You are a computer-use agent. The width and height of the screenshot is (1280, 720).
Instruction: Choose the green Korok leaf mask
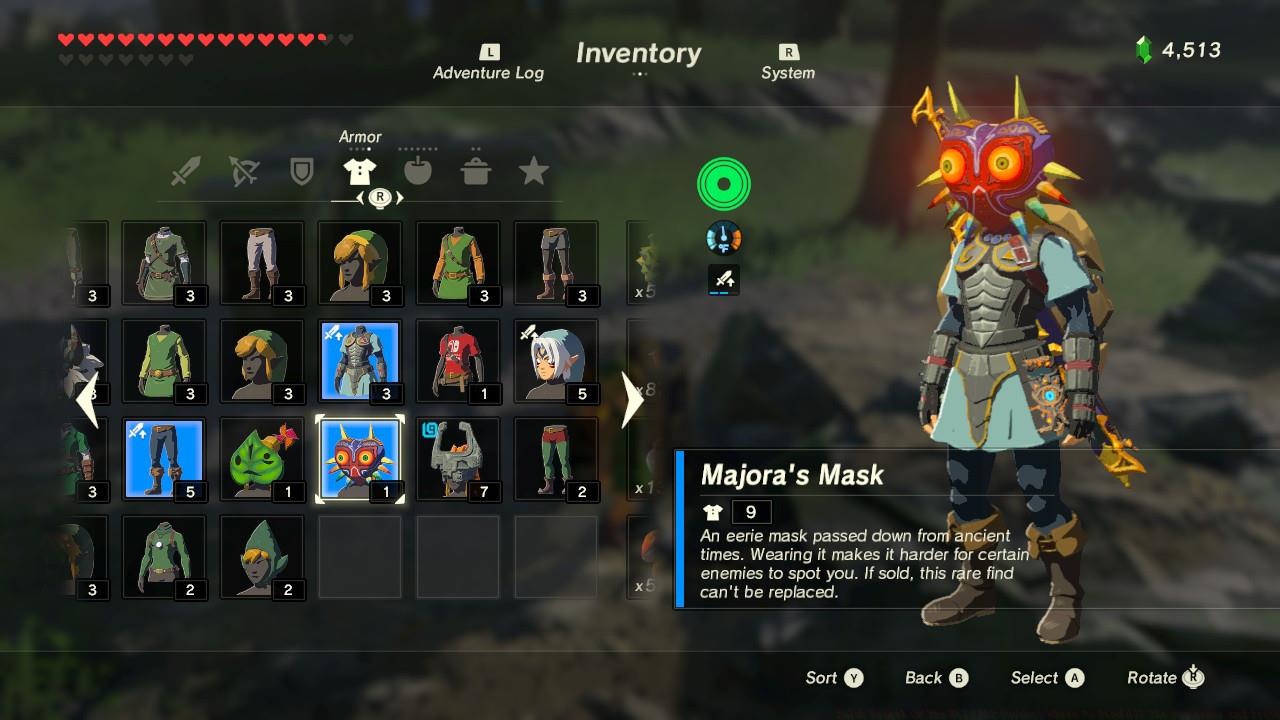(x=262, y=459)
